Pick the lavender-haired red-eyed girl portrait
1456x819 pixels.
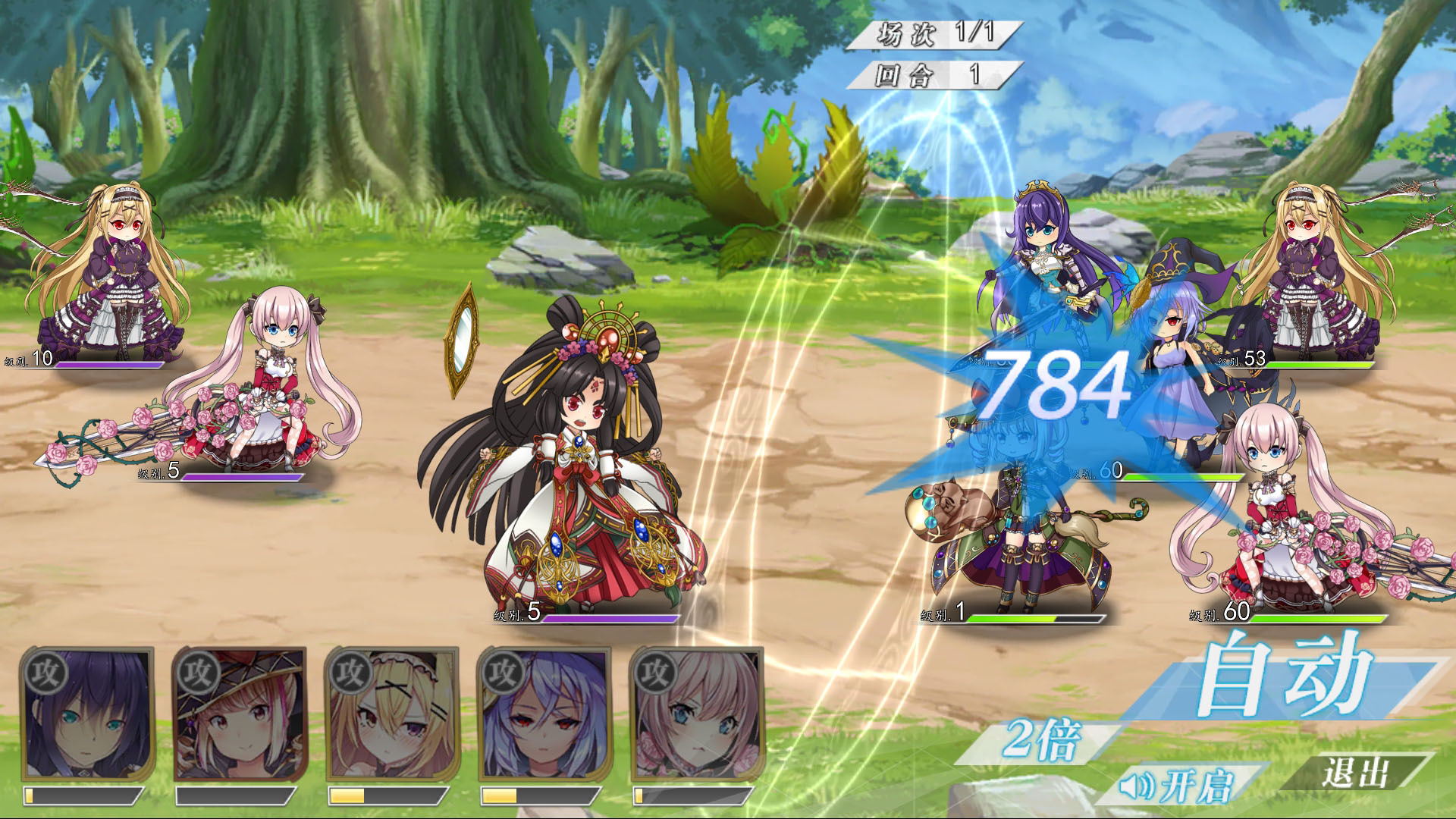pos(544,714)
